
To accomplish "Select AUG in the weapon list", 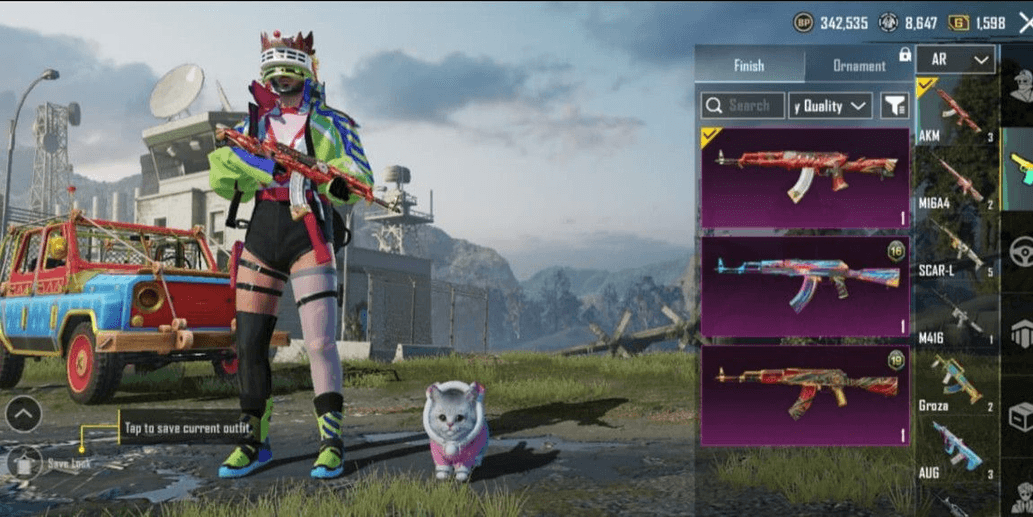I will pos(955,450).
